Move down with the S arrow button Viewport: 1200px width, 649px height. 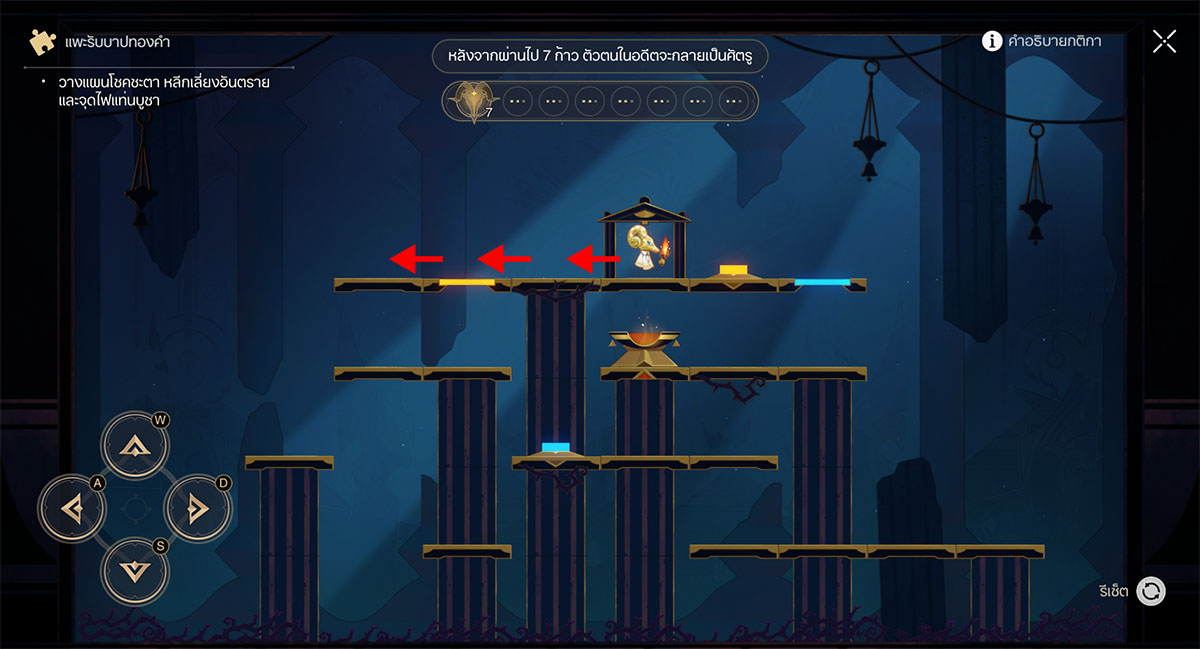click(134, 571)
